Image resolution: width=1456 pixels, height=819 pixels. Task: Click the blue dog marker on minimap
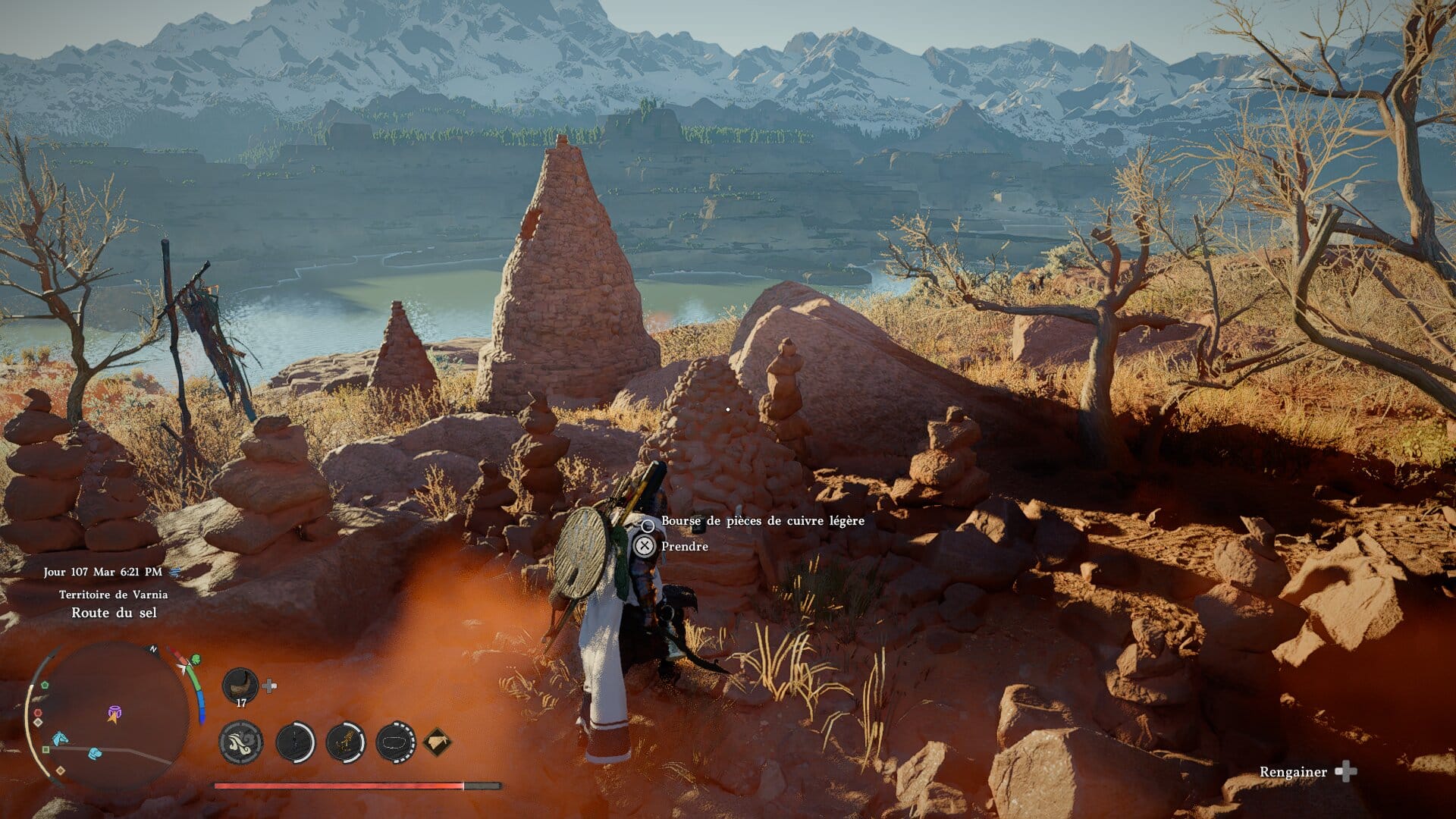point(94,753)
